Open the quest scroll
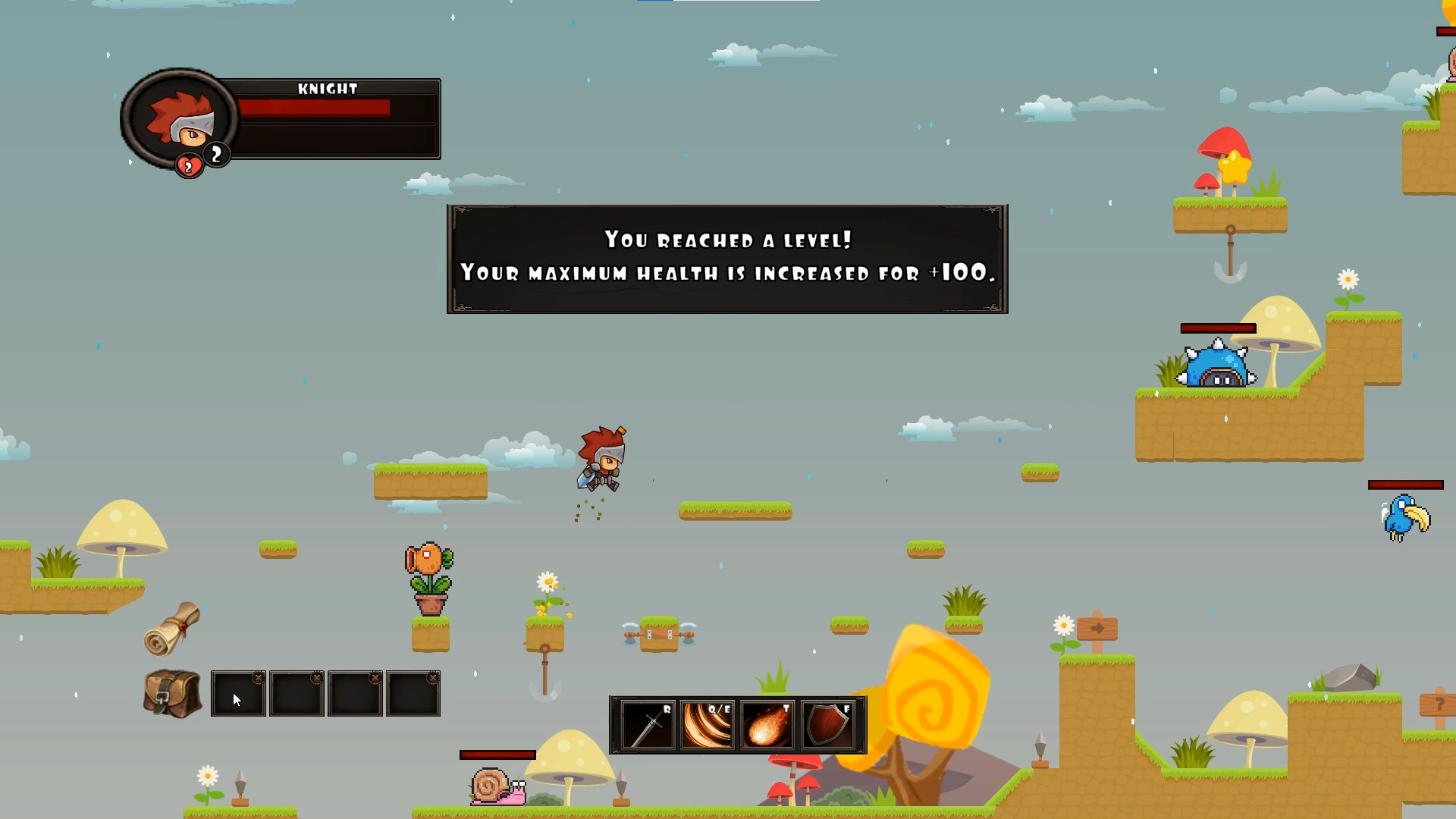This screenshot has width=1456, height=819. click(172, 629)
